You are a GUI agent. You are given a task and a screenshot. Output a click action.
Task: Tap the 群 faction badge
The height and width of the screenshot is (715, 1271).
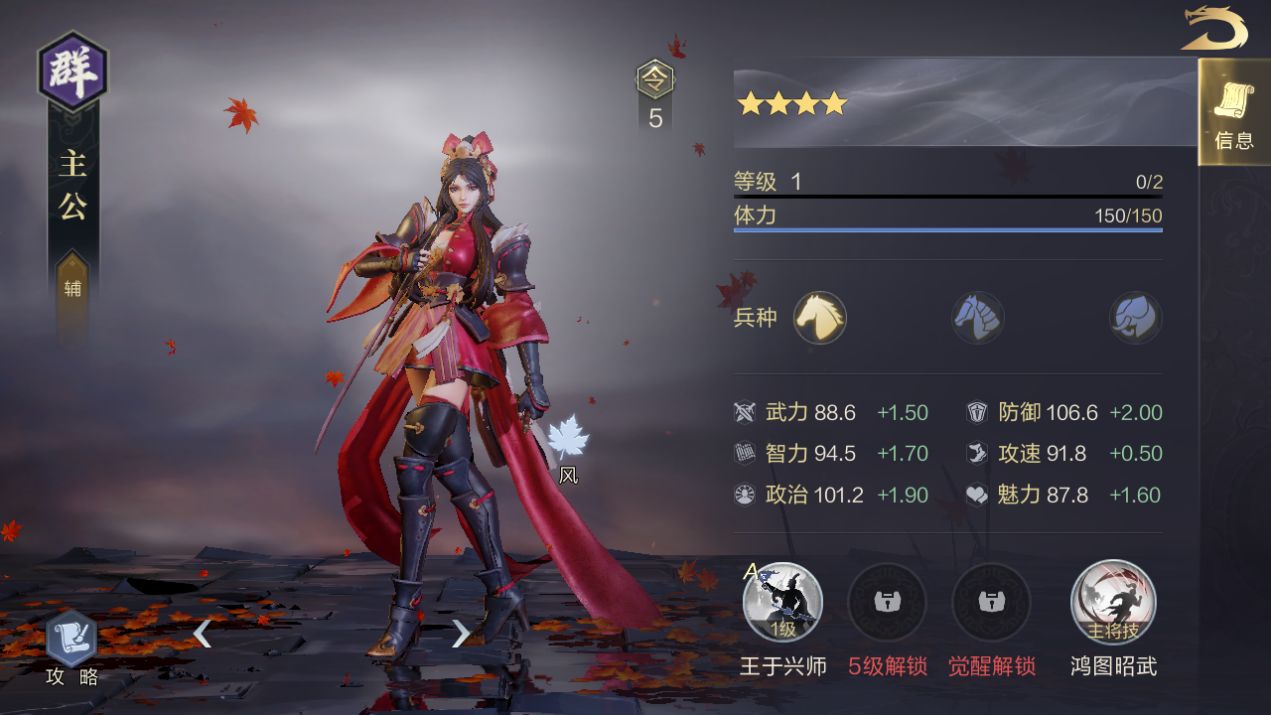tap(72, 71)
